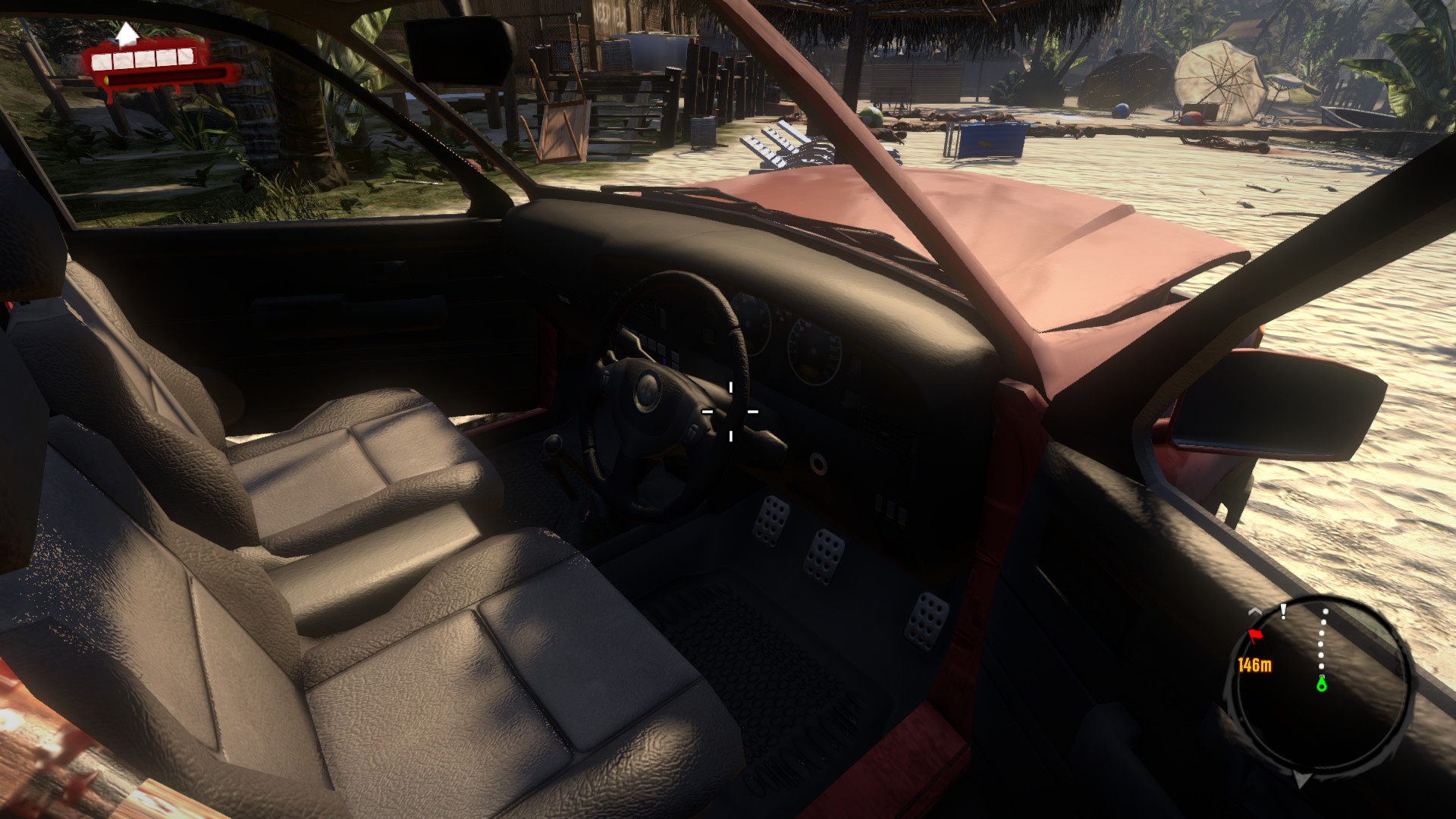This screenshot has height=819, width=1456.
Task: Select the green marker on minimap
Action: point(1322,684)
